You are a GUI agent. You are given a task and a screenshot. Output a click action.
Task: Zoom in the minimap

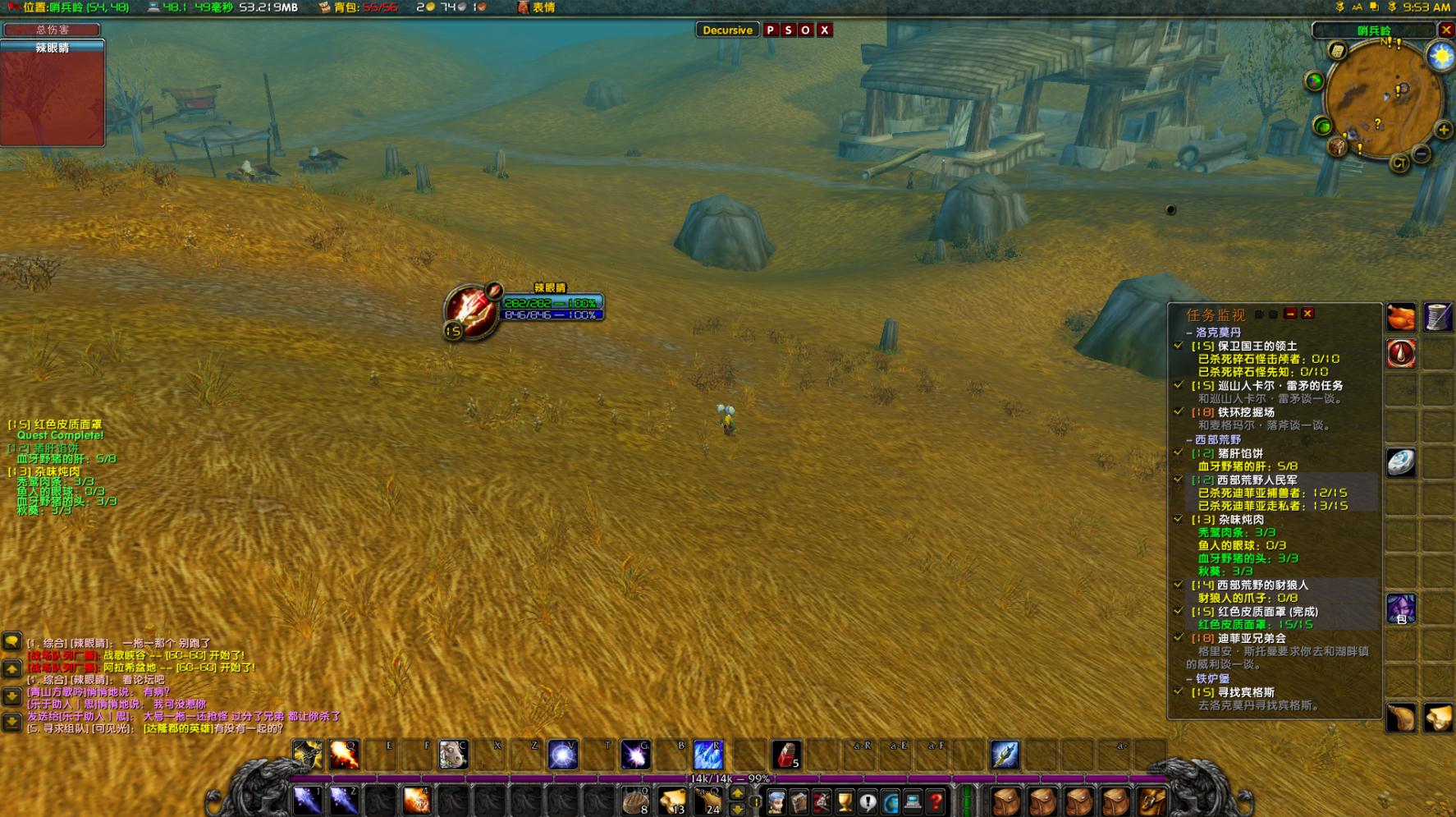tap(1443, 130)
